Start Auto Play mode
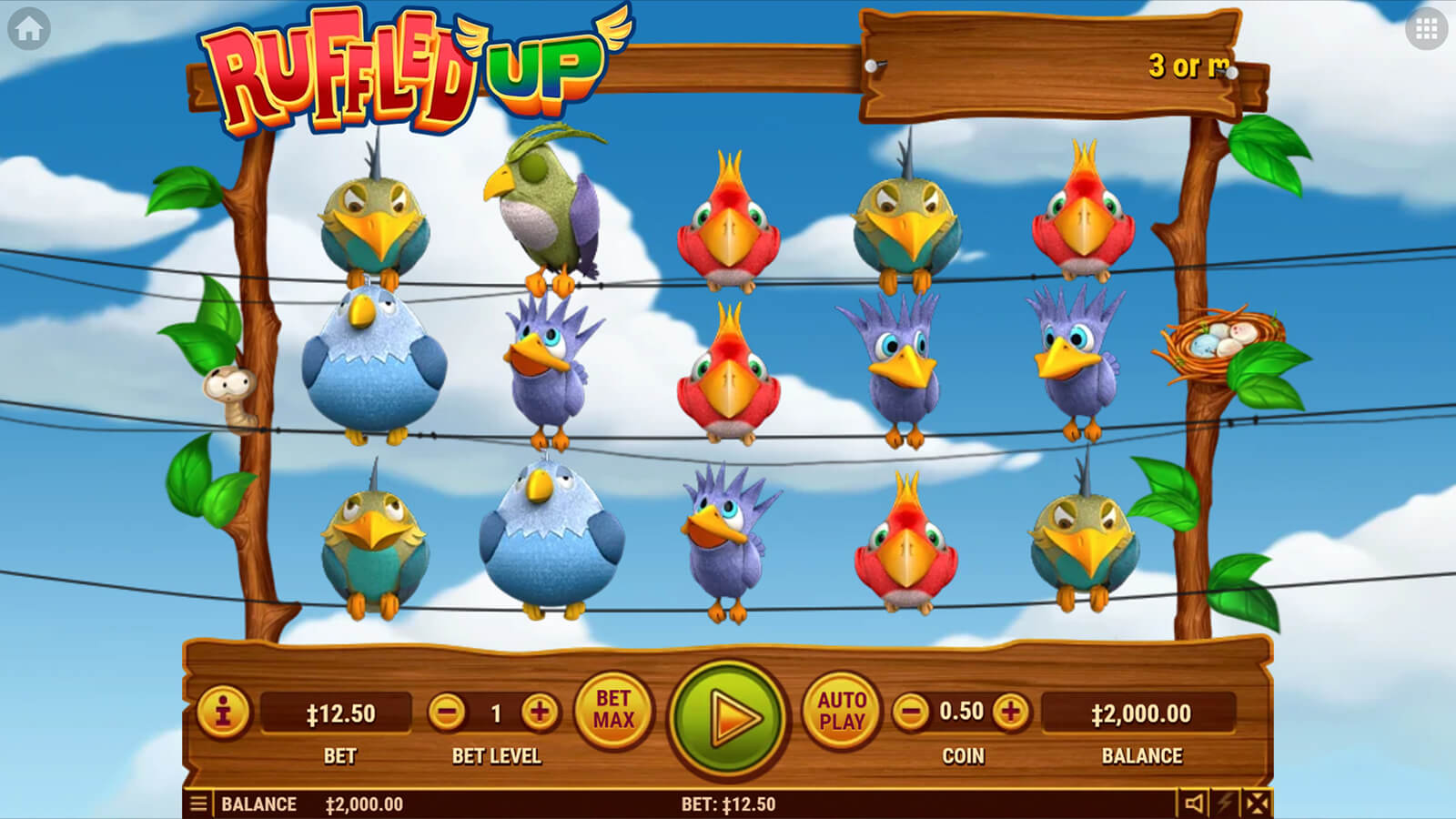 click(841, 711)
